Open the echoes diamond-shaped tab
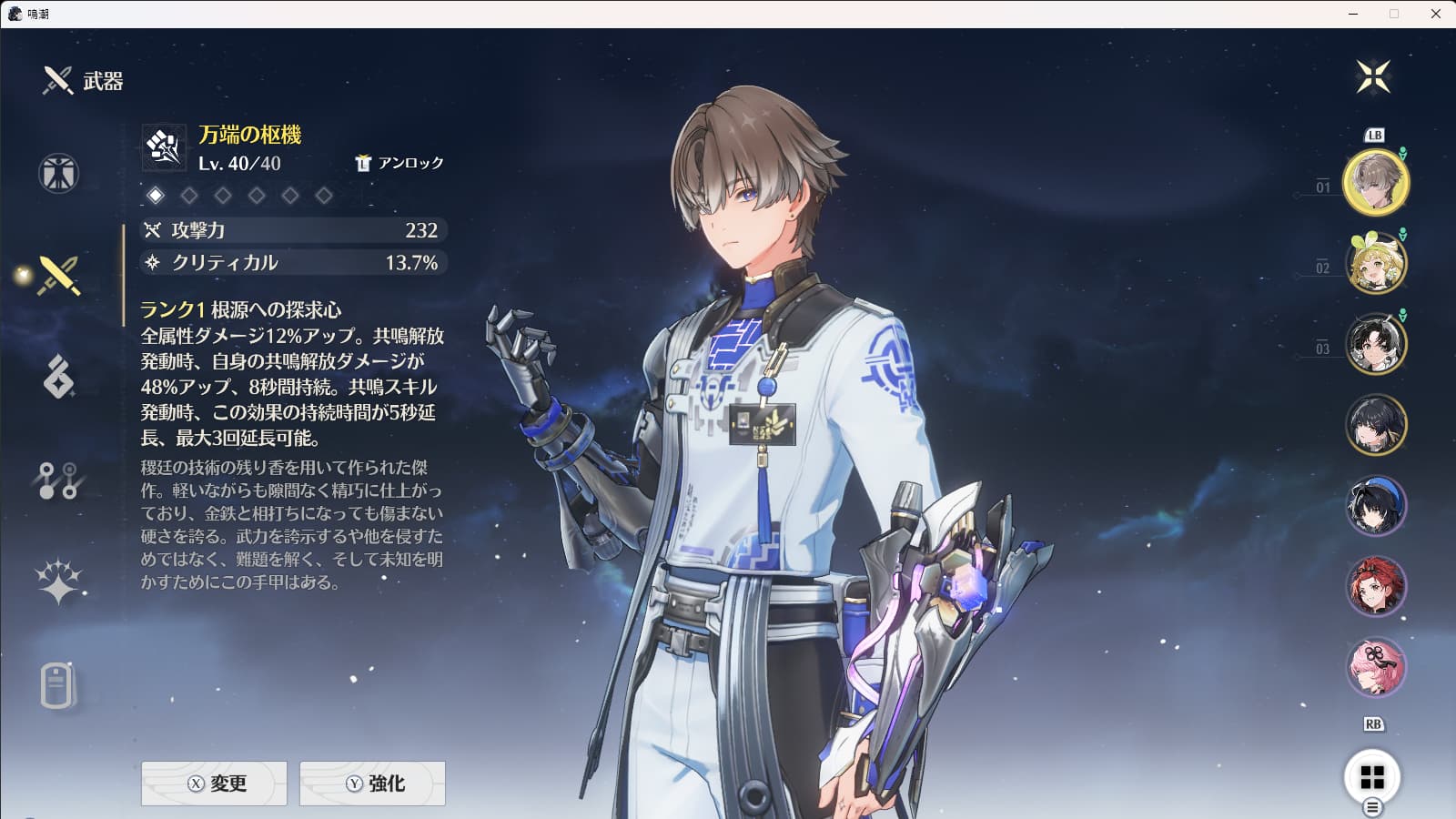This screenshot has height=819, width=1456. click(58, 377)
